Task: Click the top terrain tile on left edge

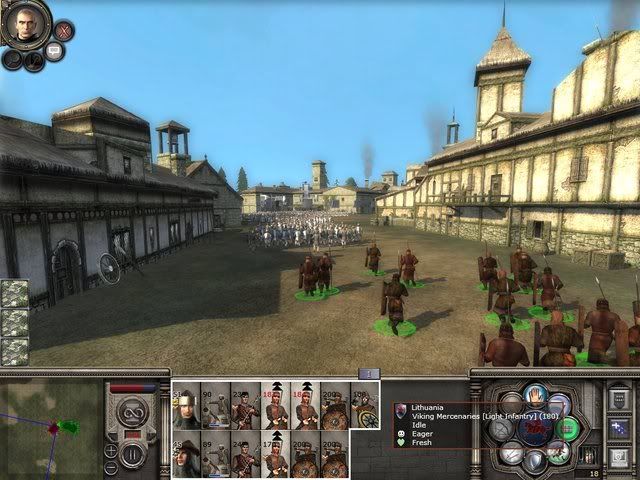Action: (x=14, y=294)
